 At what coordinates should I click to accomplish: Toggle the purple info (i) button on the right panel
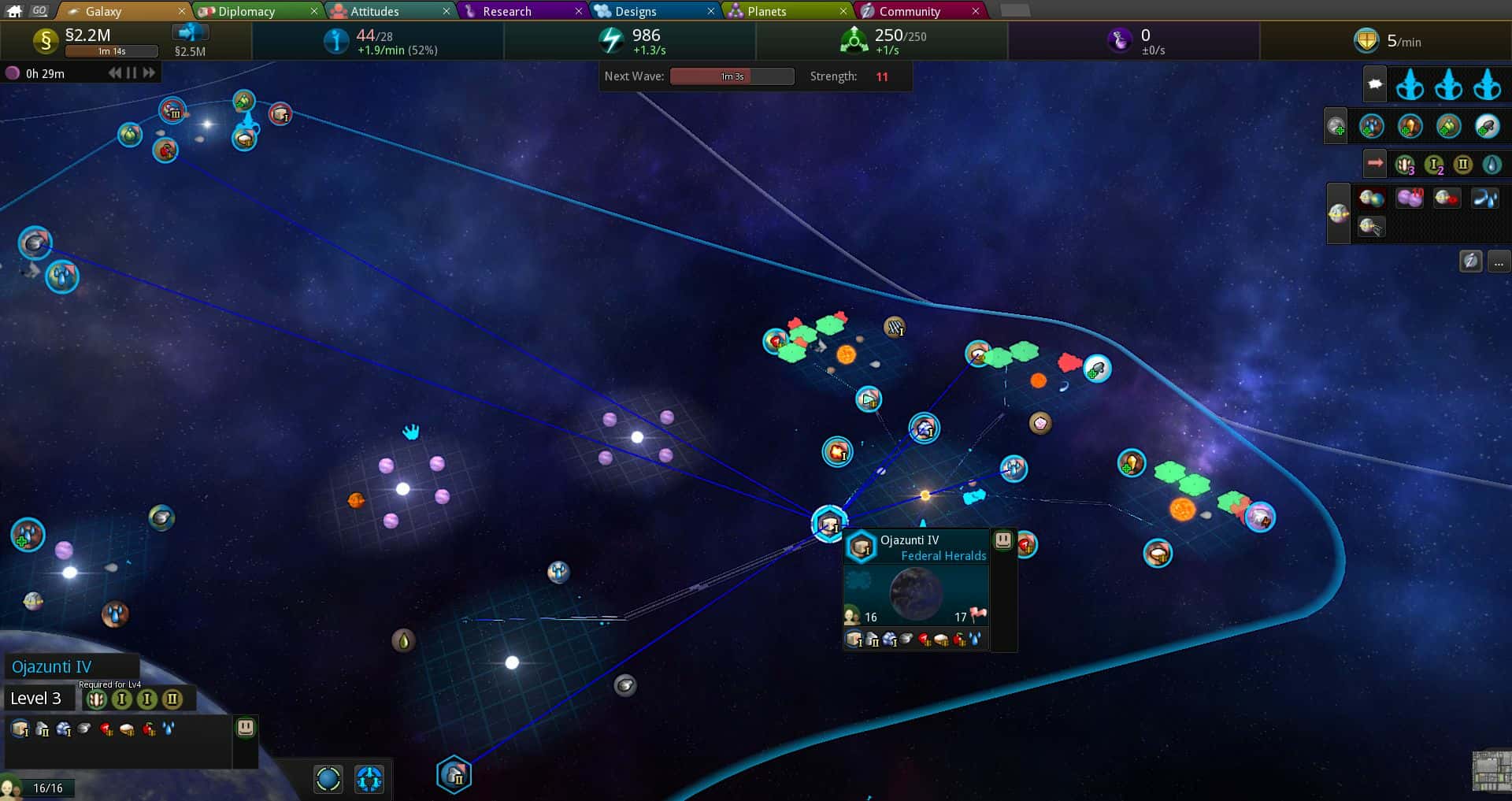[1470, 260]
